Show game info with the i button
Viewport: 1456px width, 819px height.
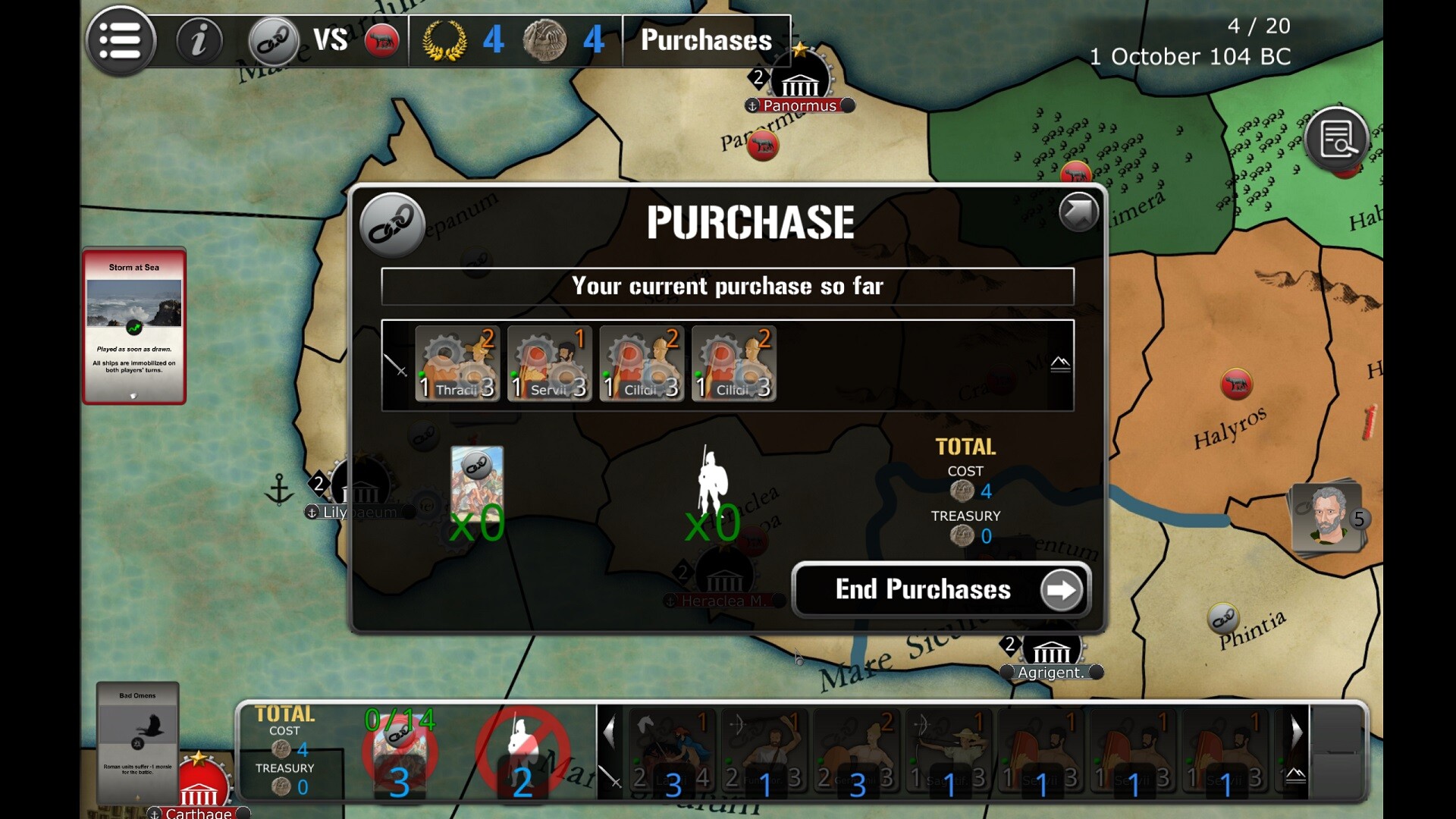point(199,40)
